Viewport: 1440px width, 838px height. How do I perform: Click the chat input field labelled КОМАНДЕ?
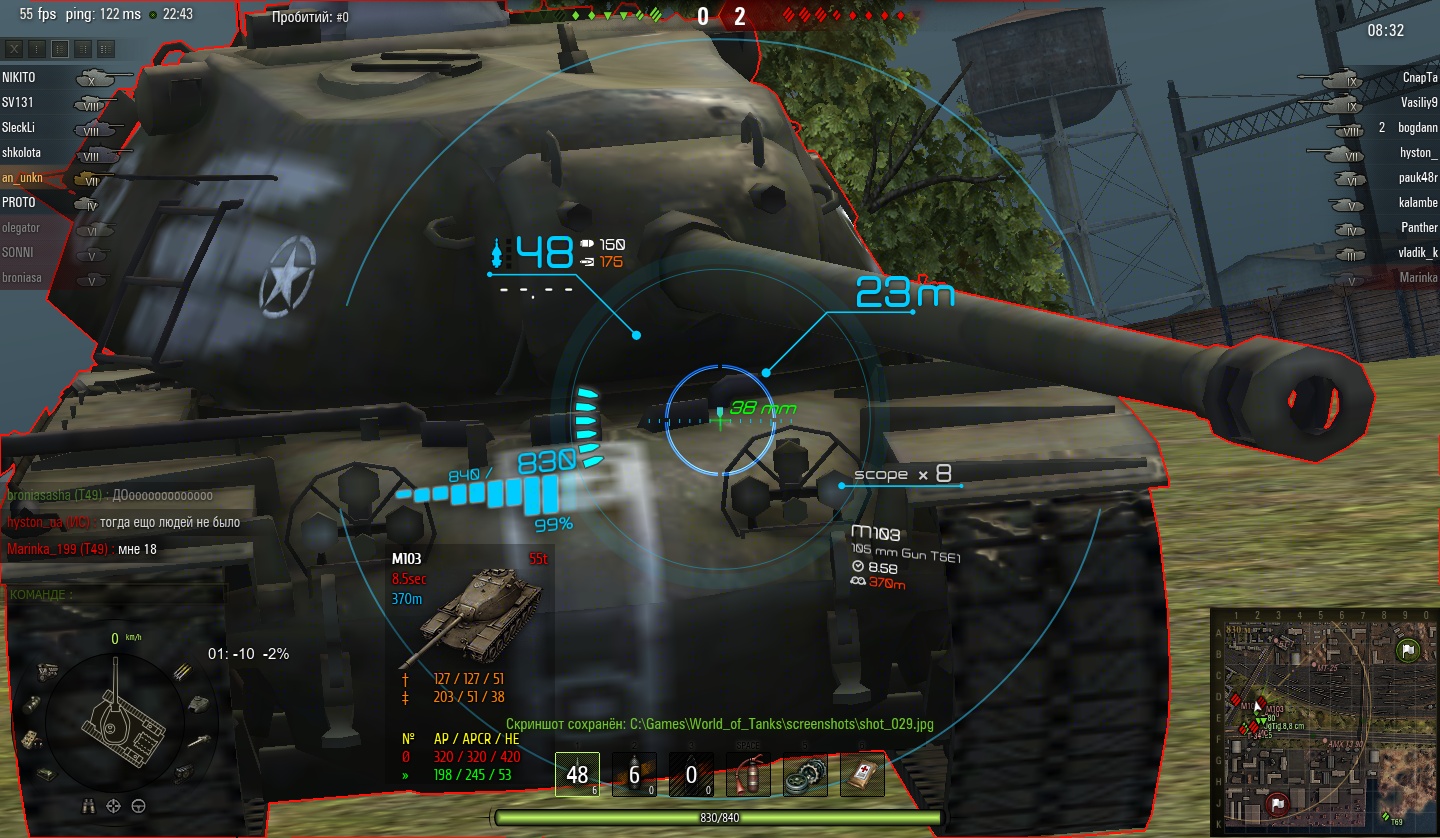pyautogui.click(x=115, y=594)
